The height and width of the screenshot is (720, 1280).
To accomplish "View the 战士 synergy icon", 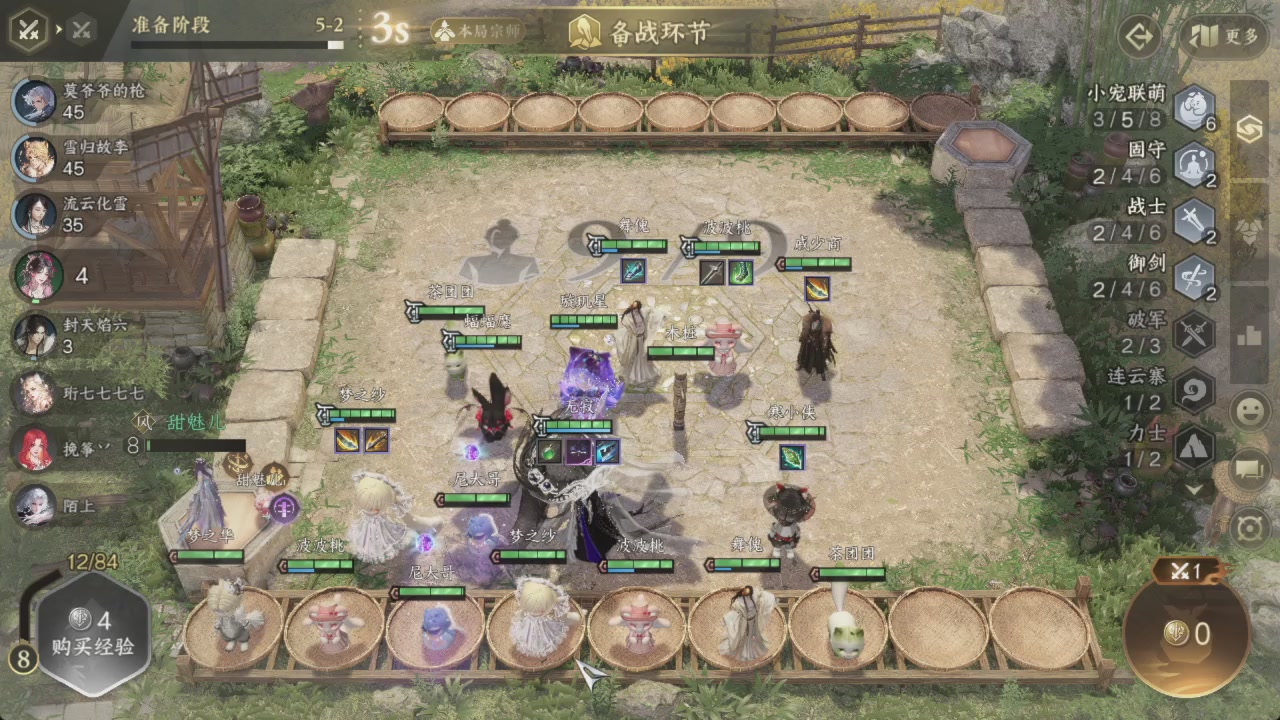I will 1193,222.
